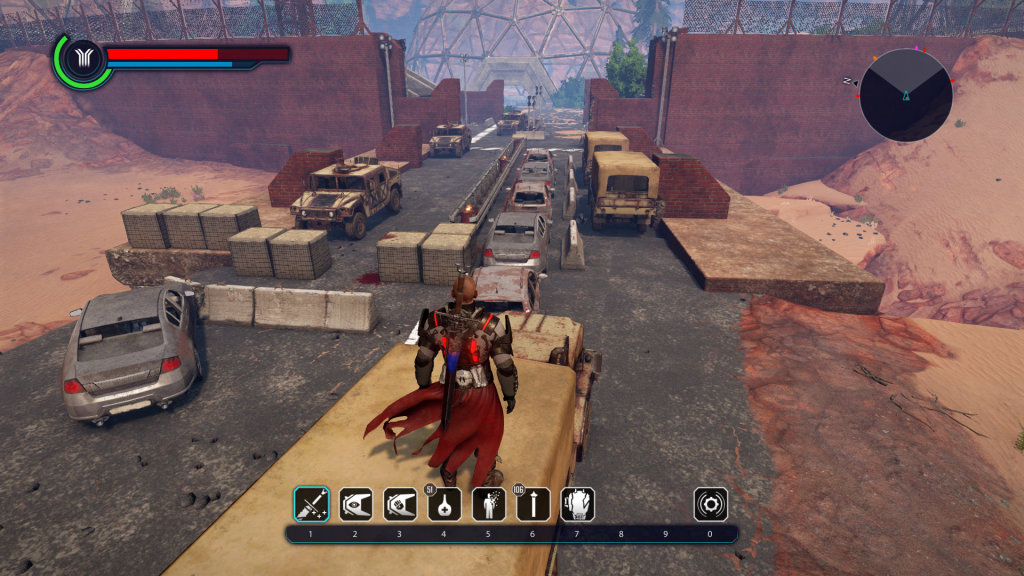Select the torch item with count 106

(x=533, y=504)
